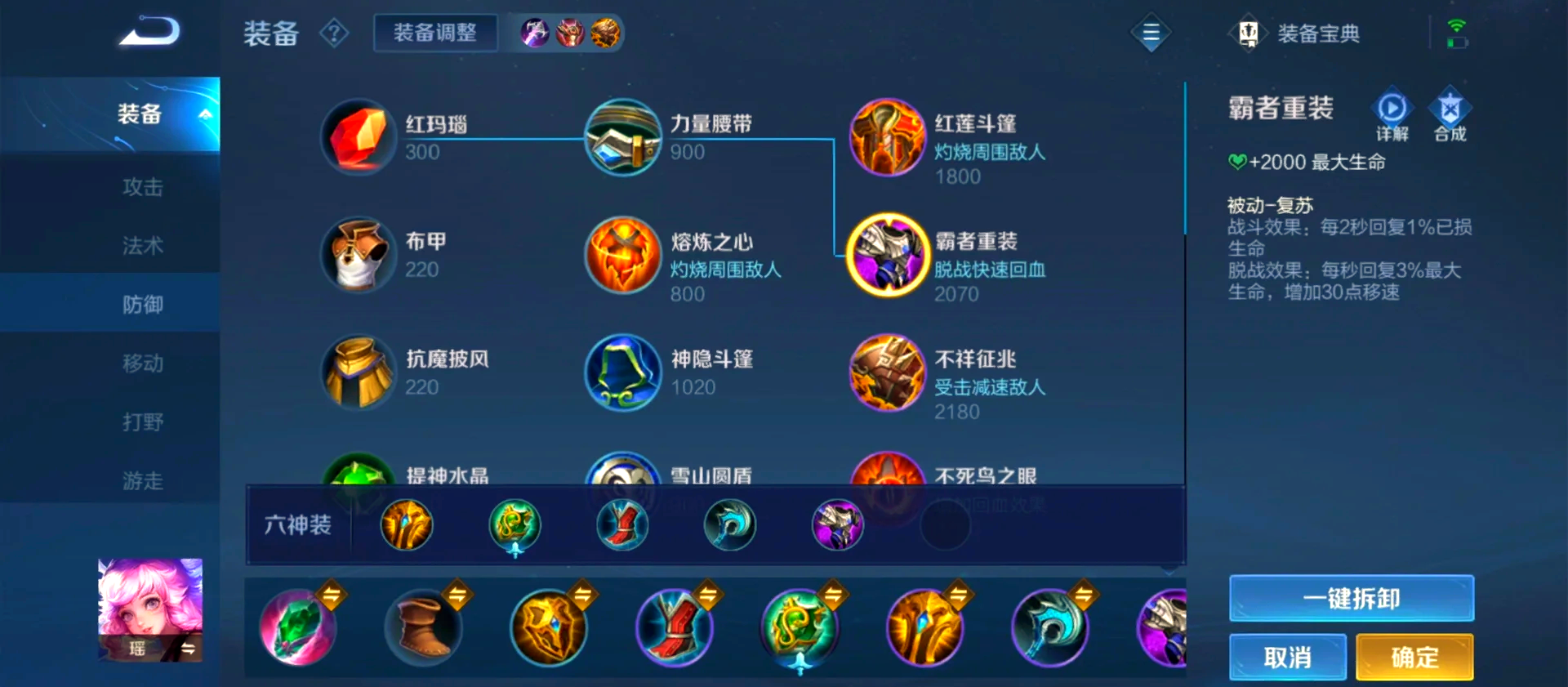Select the 力量腰带 item icon
Viewport: 1568px width, 687px height.
622,136
